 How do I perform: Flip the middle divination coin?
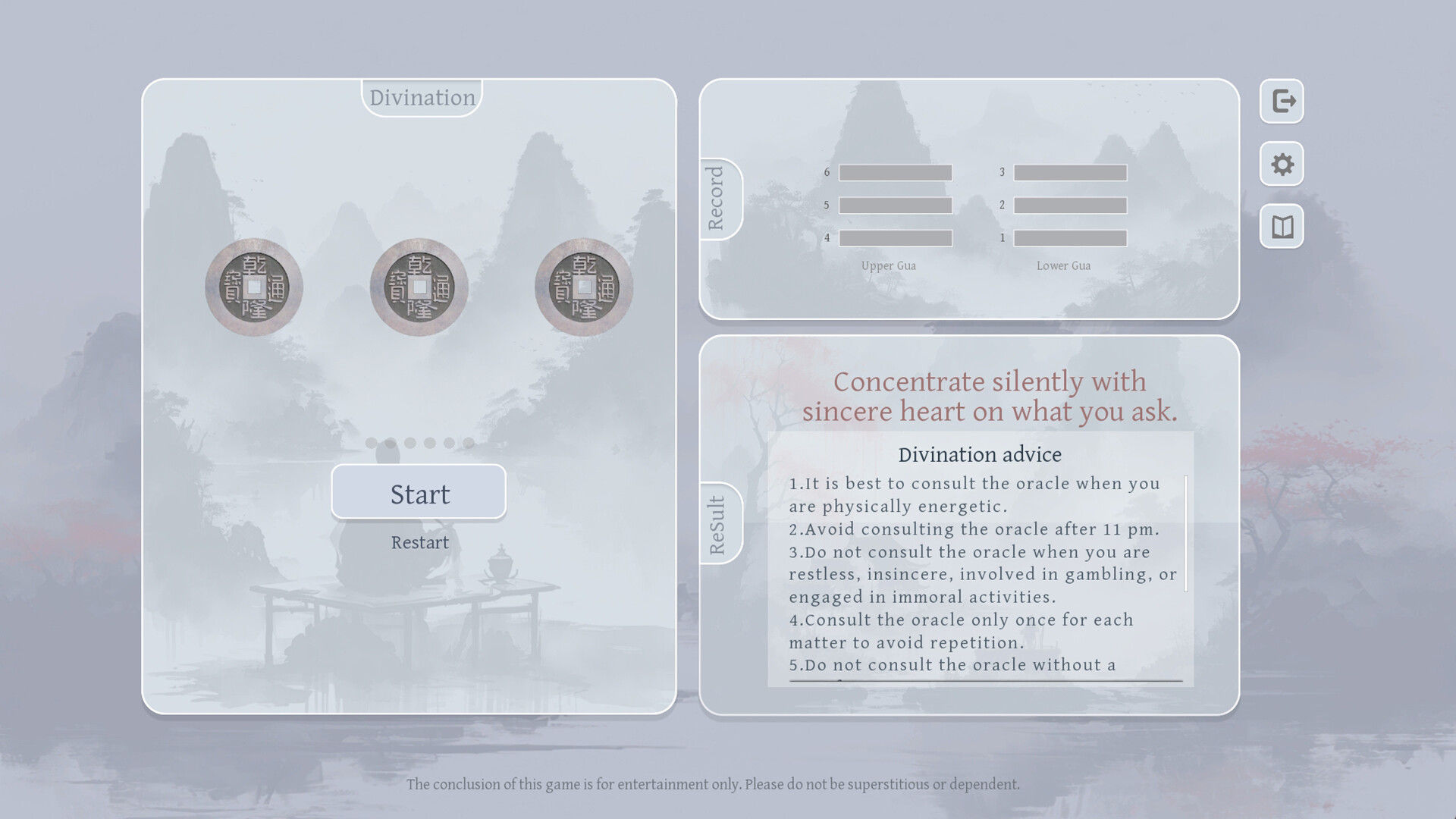tap(418, 286)
